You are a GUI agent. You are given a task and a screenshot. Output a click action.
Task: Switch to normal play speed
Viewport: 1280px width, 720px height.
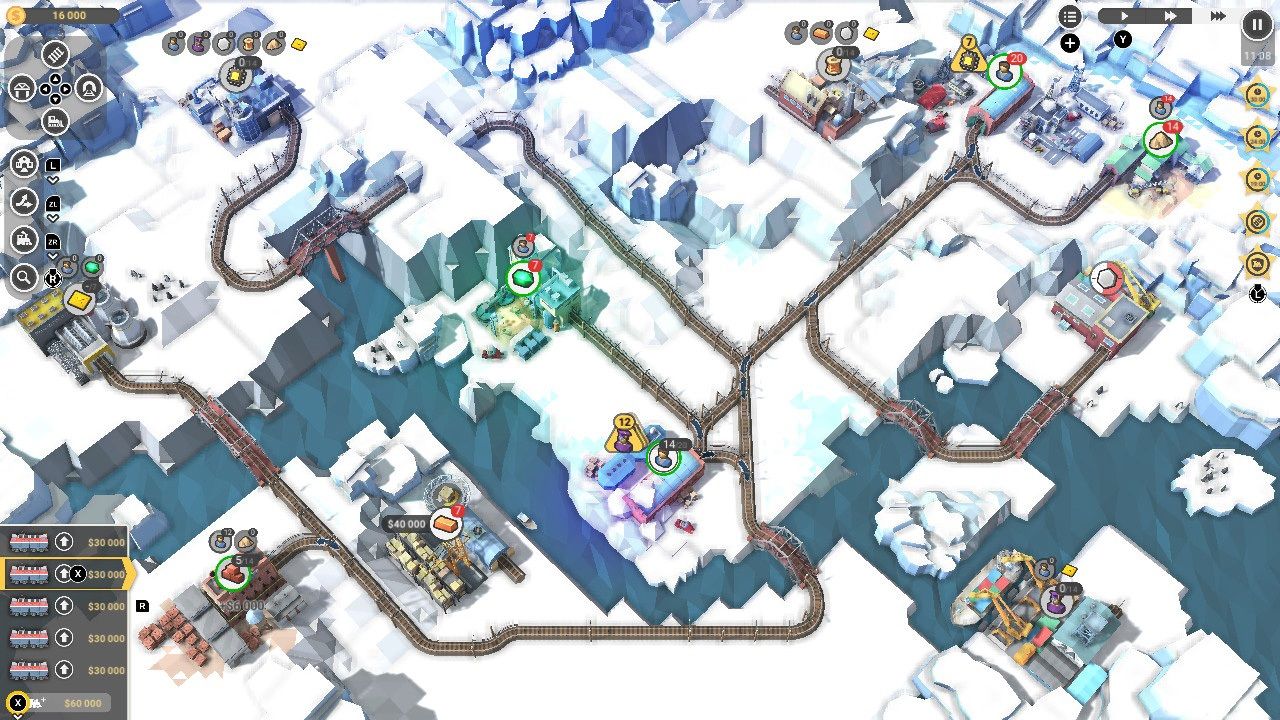tap(1124, 15)
